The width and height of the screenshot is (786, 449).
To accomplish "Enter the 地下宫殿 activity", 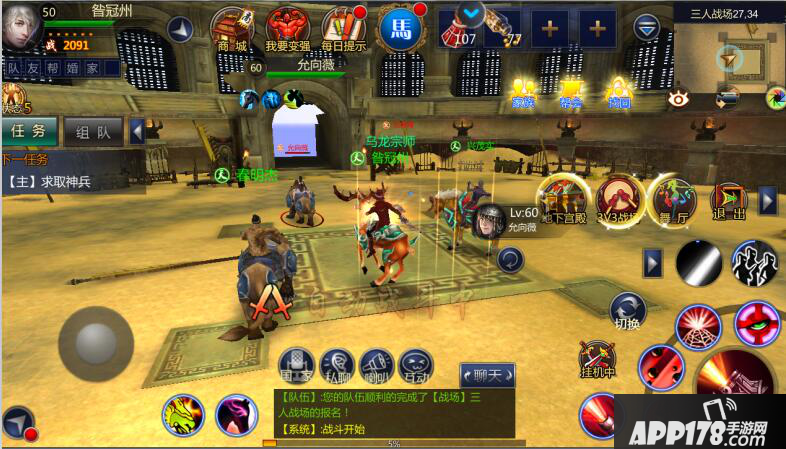I will tap(564, 197).
